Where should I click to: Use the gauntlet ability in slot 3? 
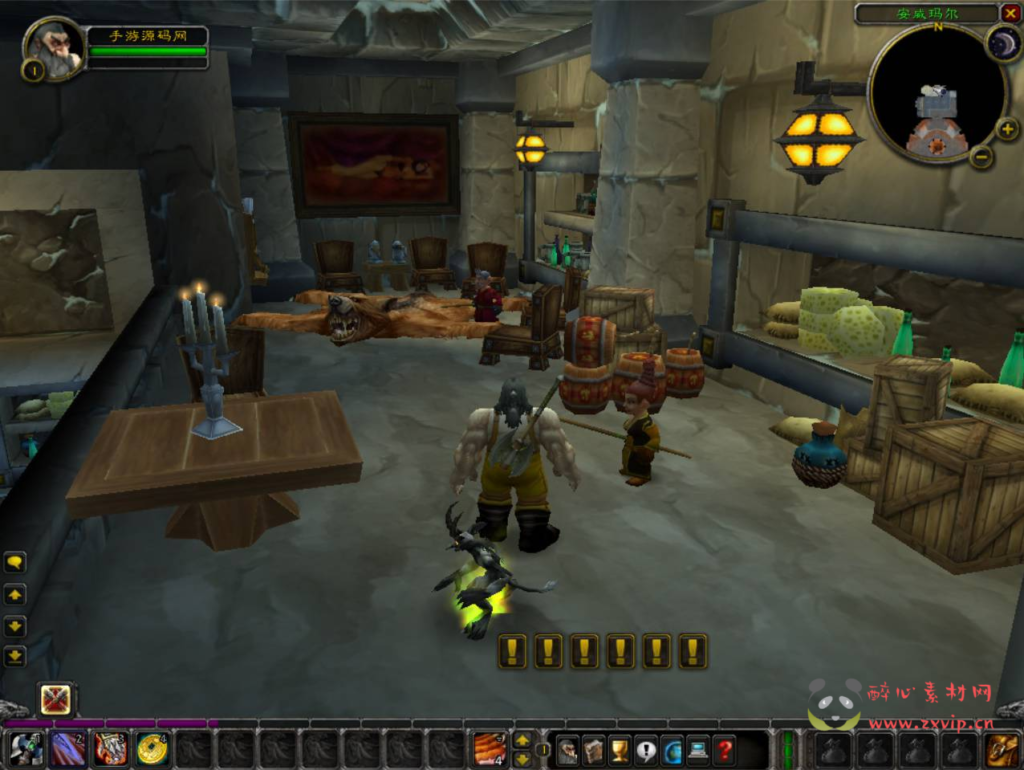coord(110,749)
